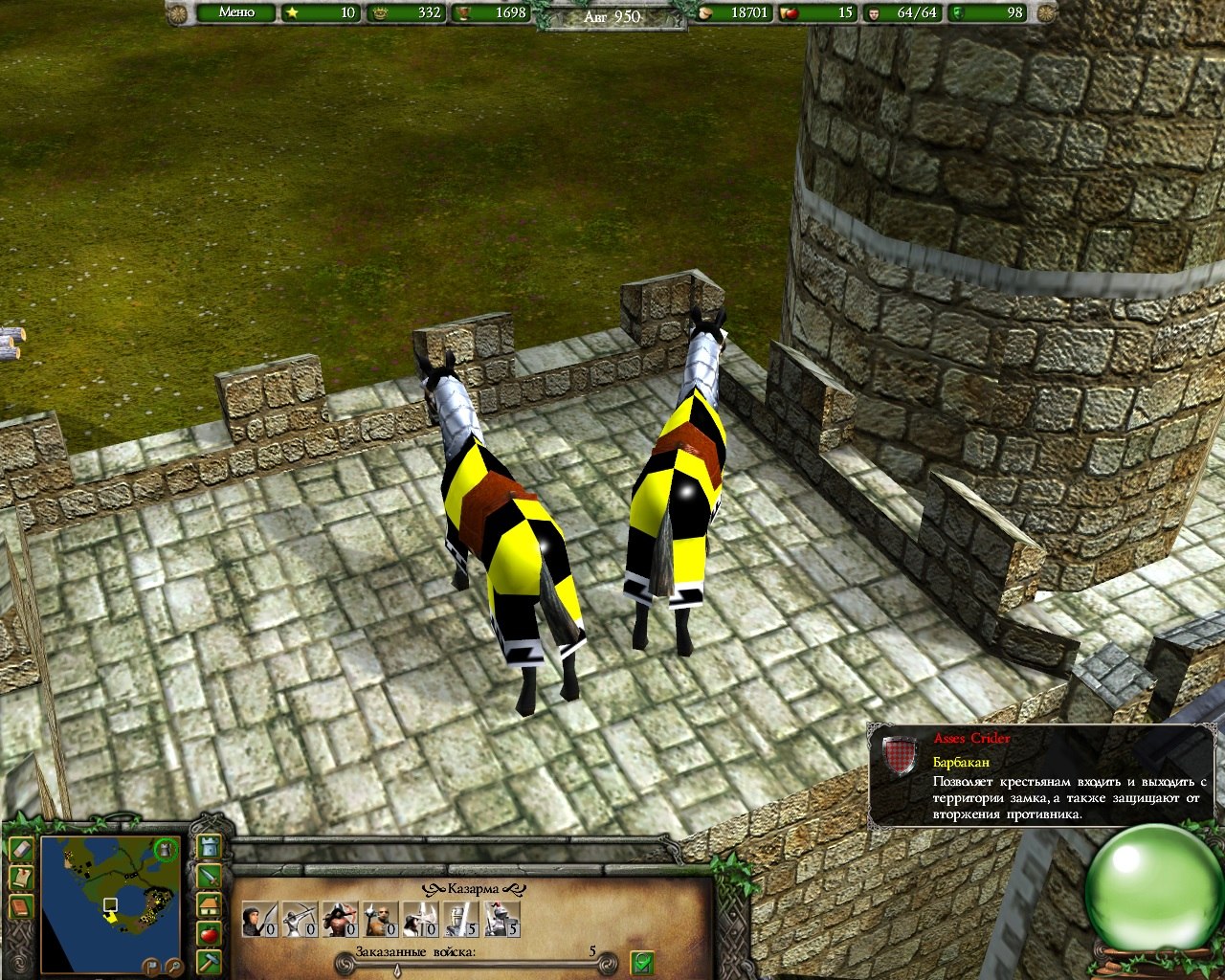The height and width of the screenshot is (980, 1225).
Task: Select the sword icon for military buildings
Action: coord(208,878)
